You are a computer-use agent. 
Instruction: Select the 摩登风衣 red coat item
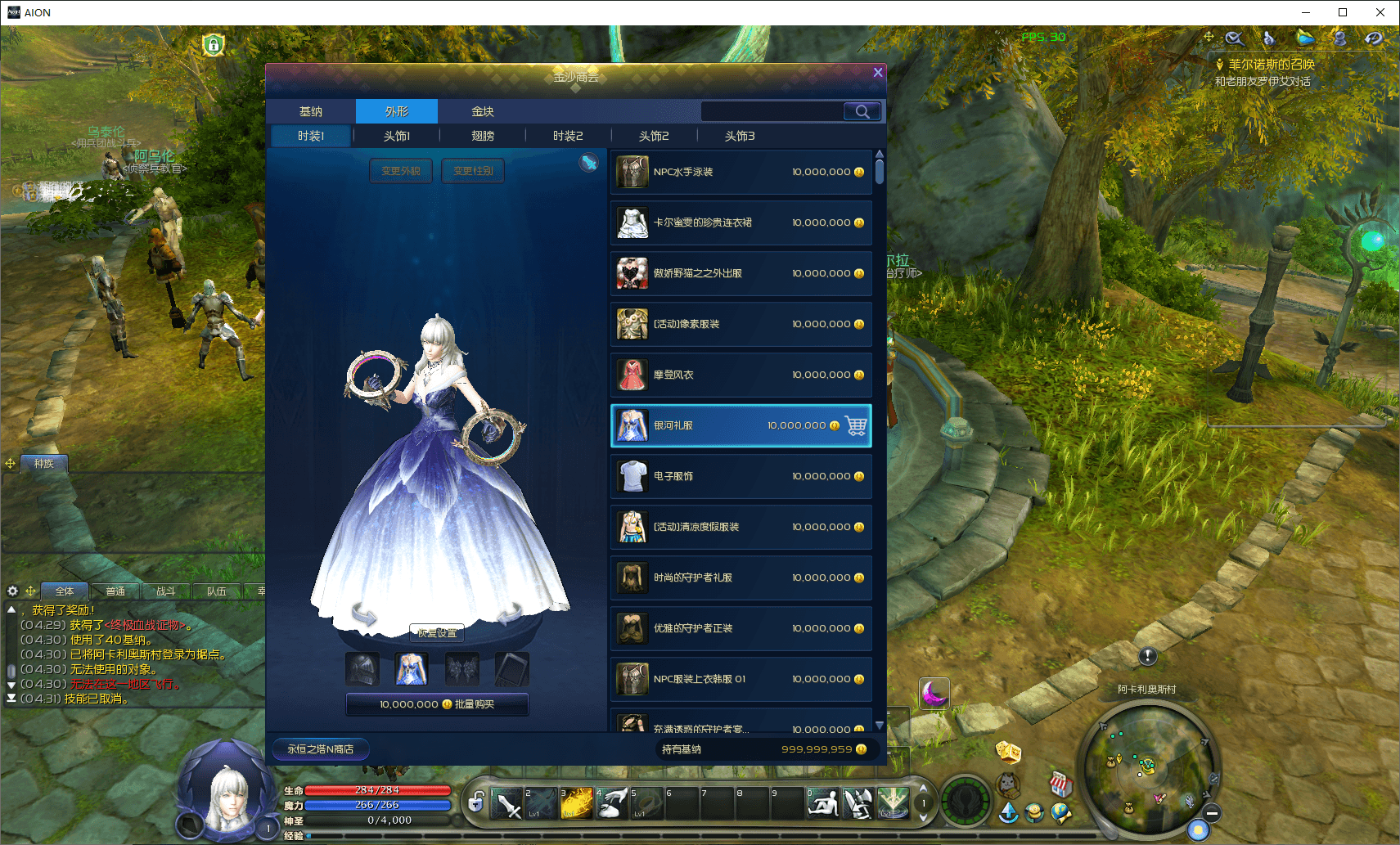pyautogui.click(x=741, y=375)
